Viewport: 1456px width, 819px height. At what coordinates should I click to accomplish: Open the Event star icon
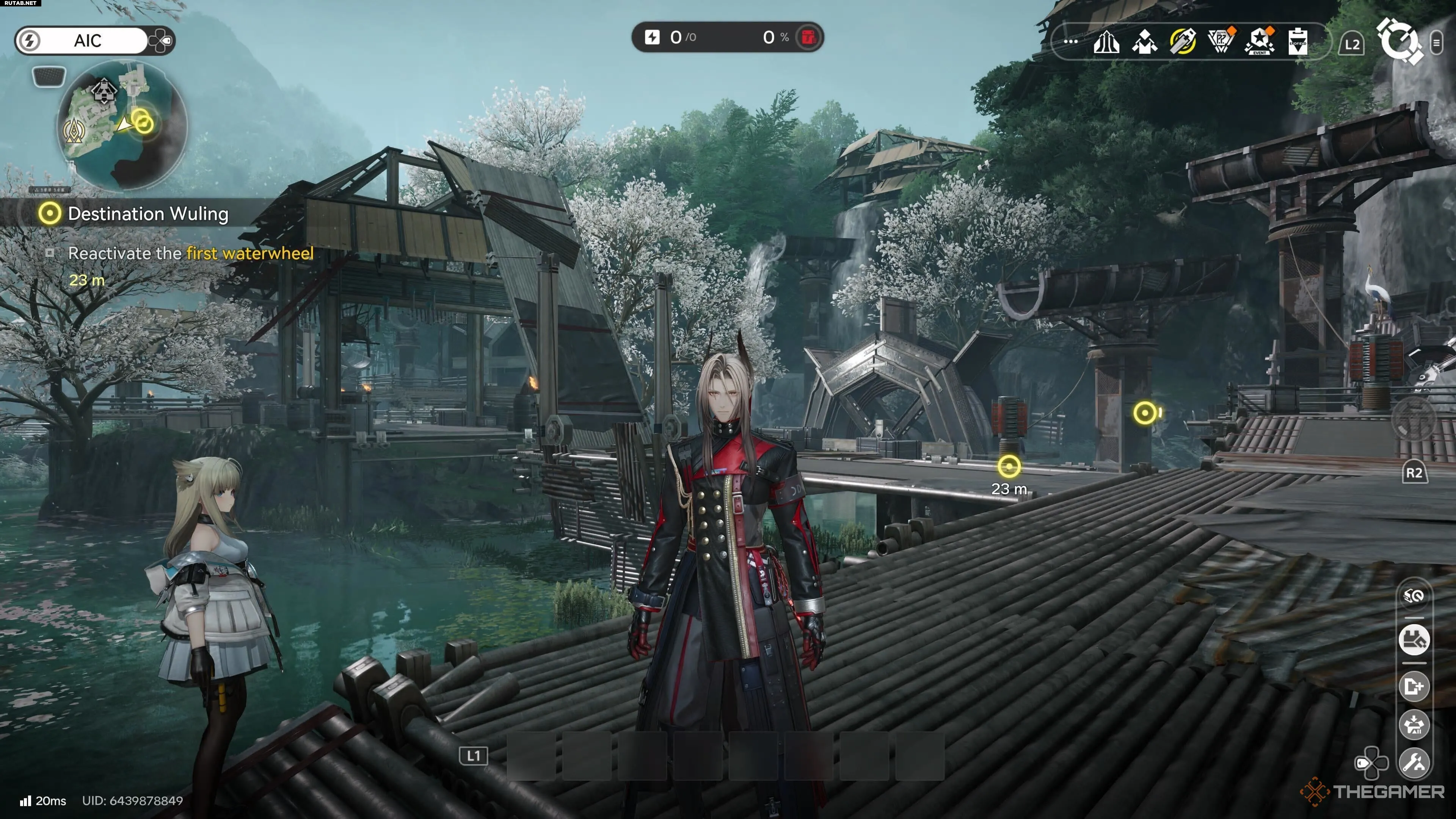coord(1259,42)
